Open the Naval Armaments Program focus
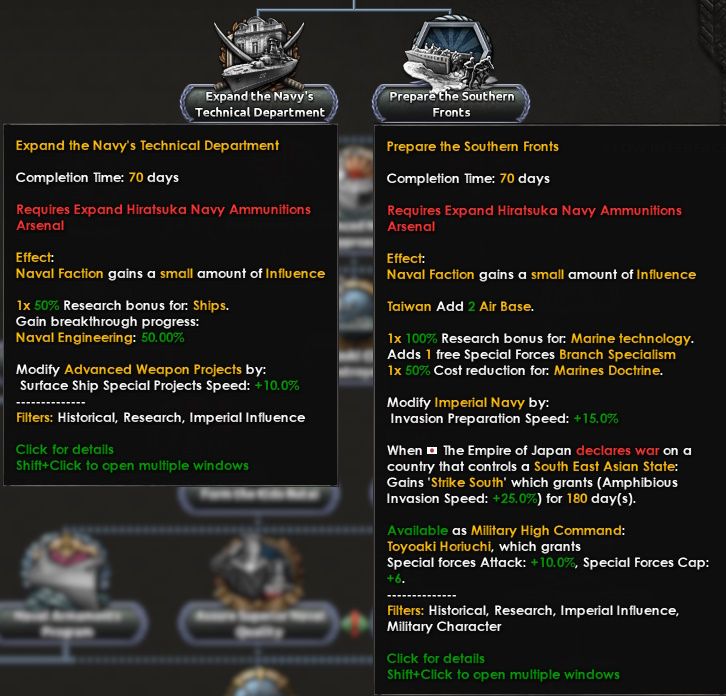 tap(67, 580)
